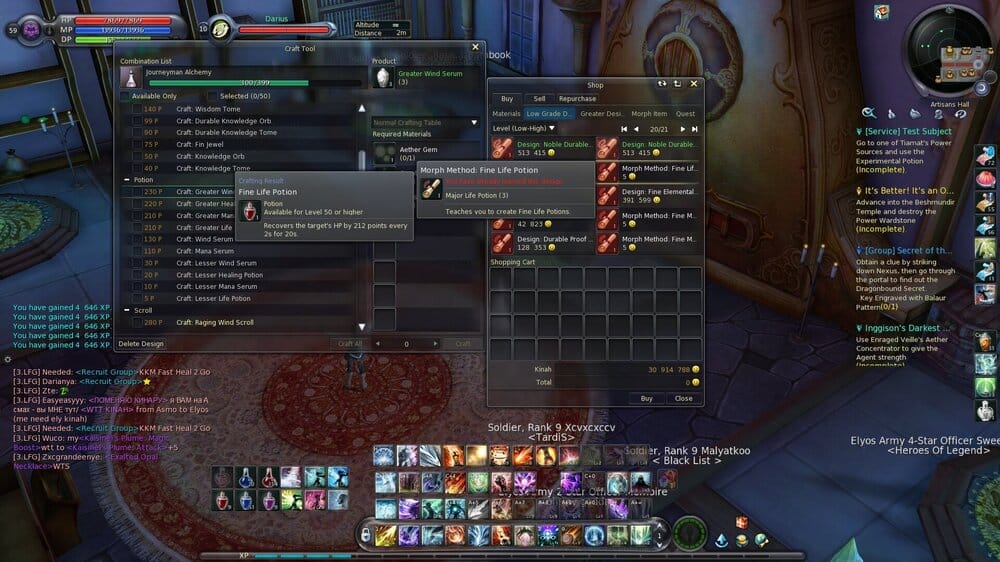The width and height of the screenshot is (1000, 562).
Task: Go to the next shop page
Action: coord(684,129)
